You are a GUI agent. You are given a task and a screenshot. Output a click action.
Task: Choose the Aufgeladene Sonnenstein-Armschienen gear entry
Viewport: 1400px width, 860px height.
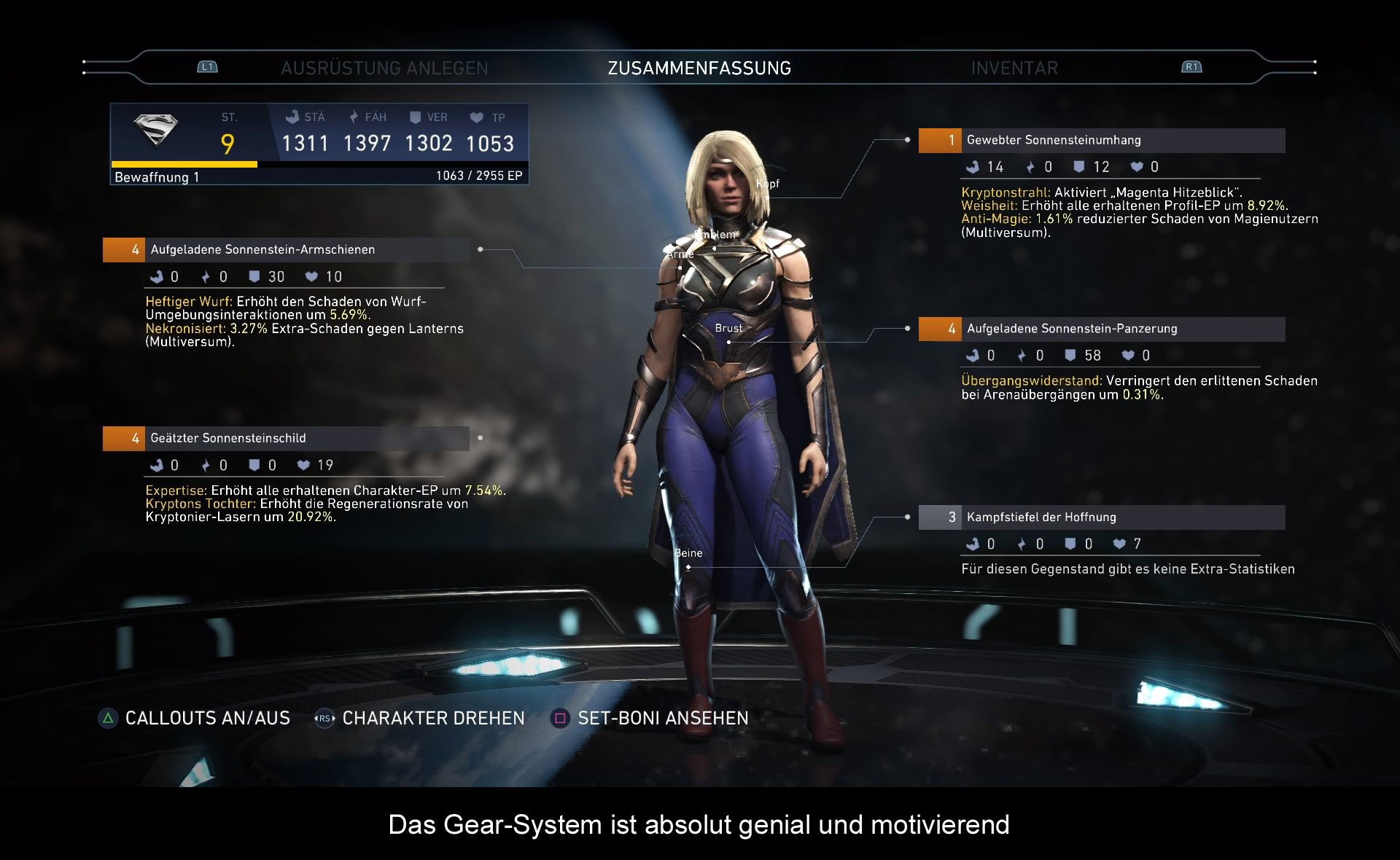coord(286,250)
